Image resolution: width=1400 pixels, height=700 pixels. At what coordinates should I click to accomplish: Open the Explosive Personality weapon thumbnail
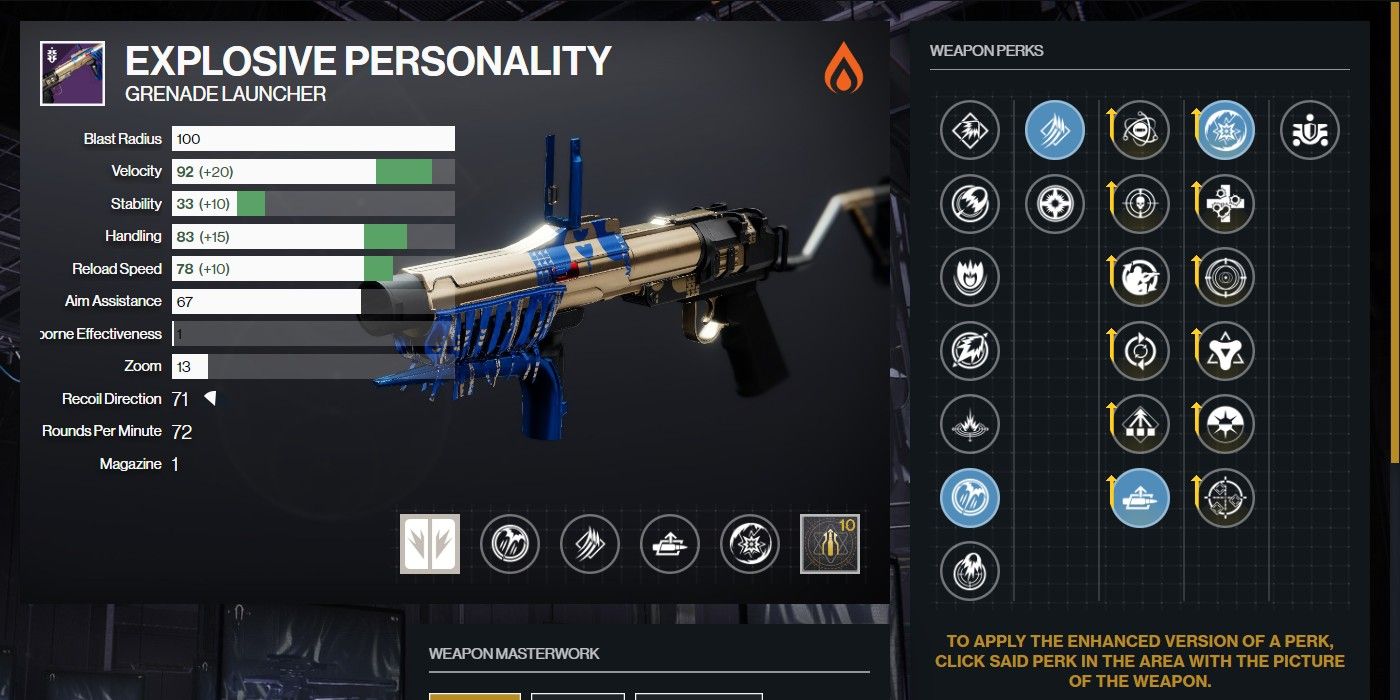tap(72, 73)
